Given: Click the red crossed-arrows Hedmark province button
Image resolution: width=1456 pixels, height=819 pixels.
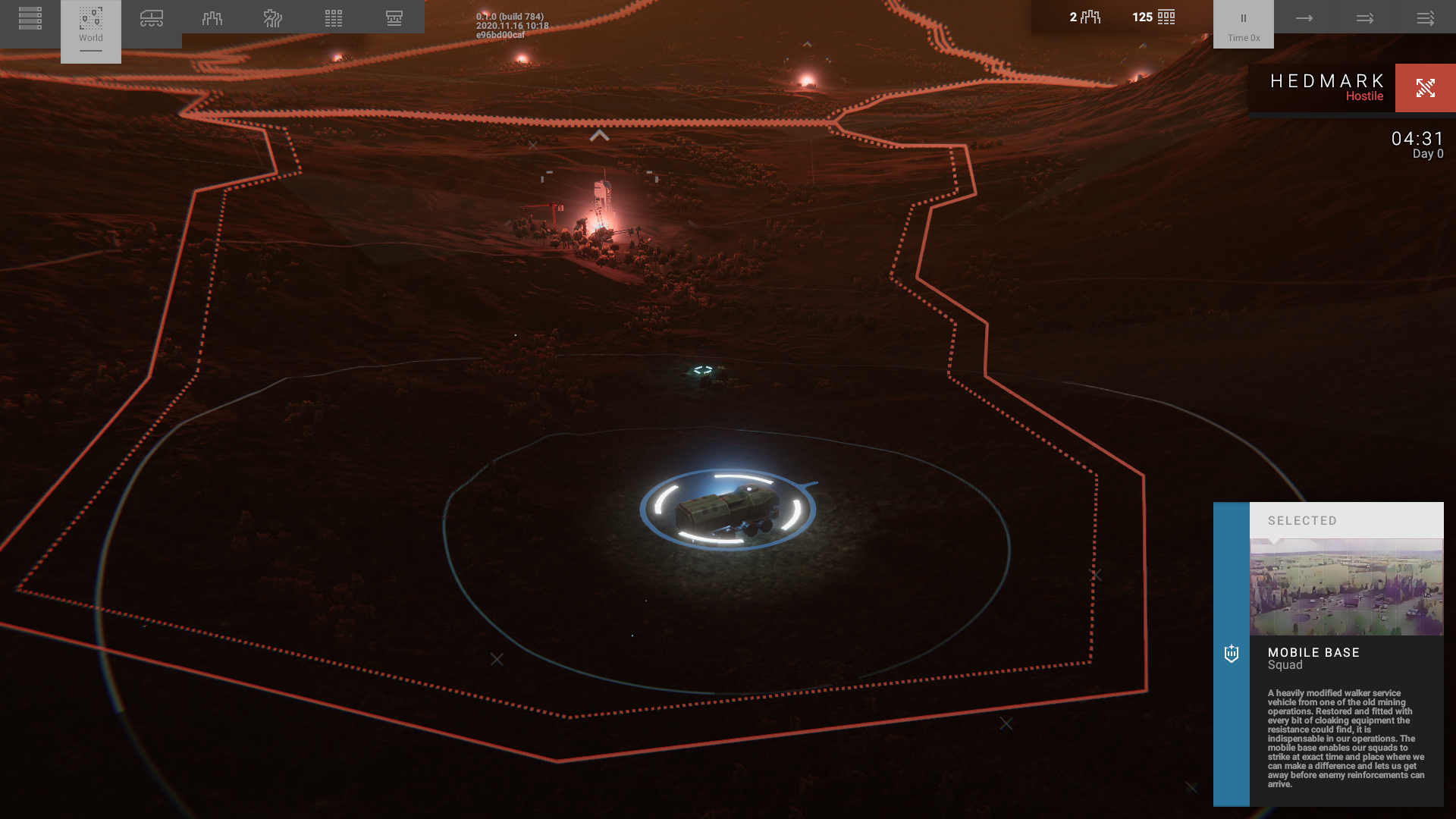Looking at the screenshot, I should (x=1426, y=88).
